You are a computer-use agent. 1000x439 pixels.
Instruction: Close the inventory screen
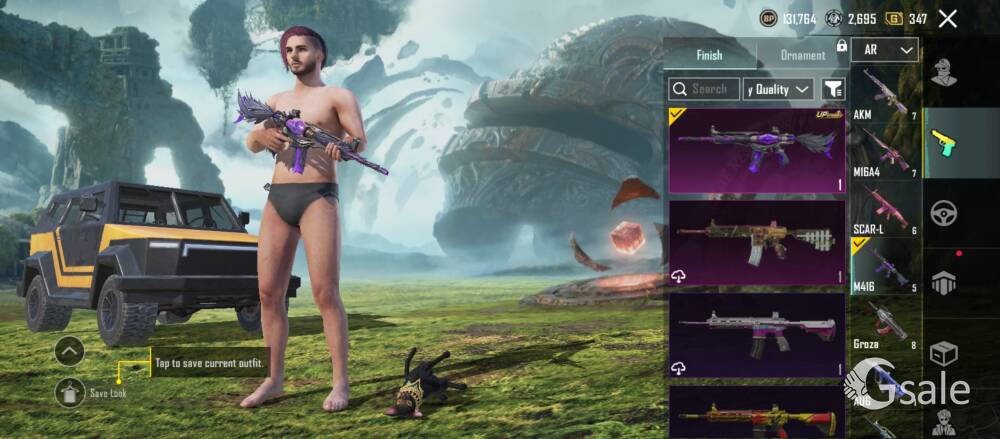[x=948, y=18]
